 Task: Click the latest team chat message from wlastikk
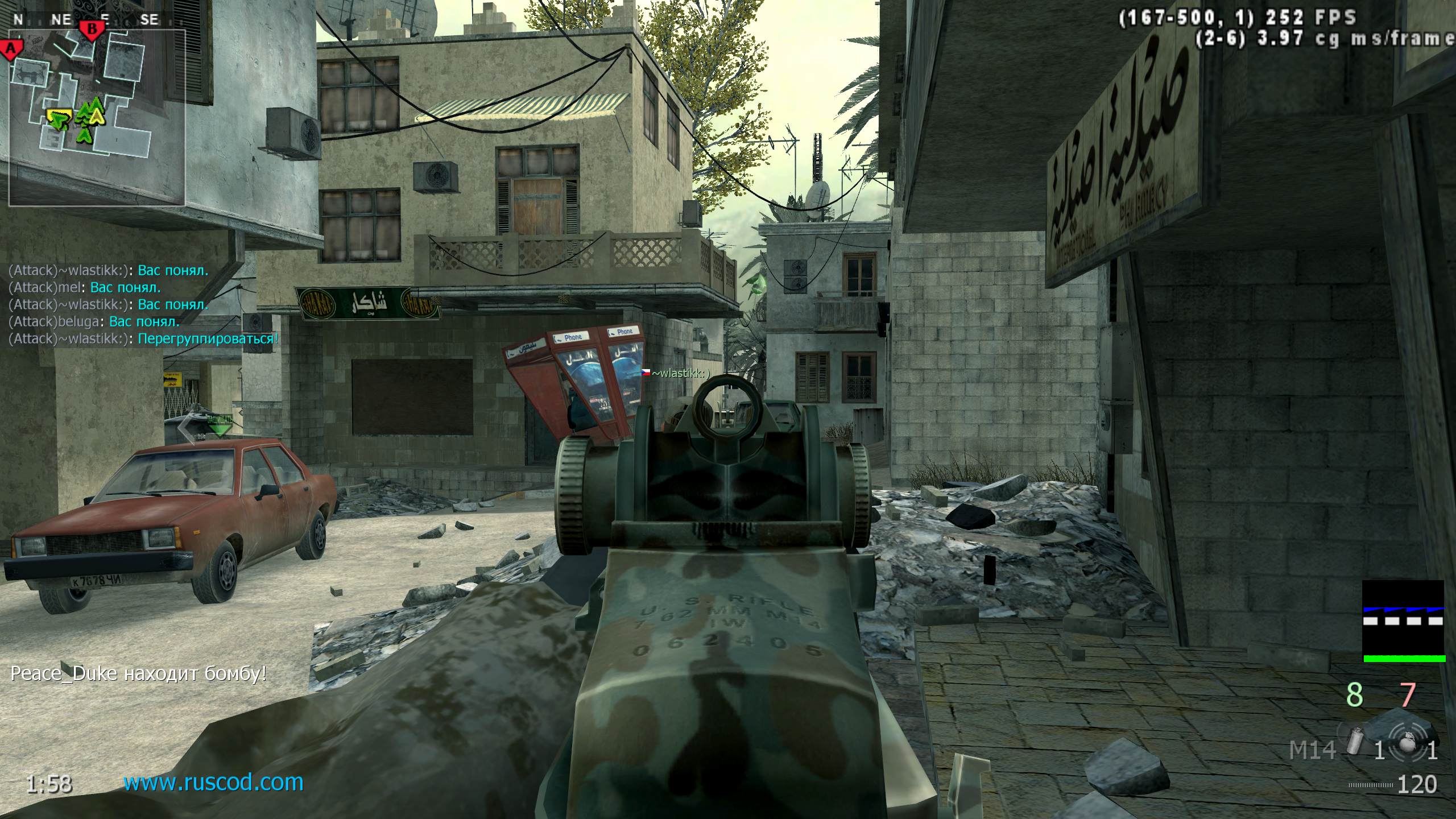pyautogui.click(x=143, y=339)
